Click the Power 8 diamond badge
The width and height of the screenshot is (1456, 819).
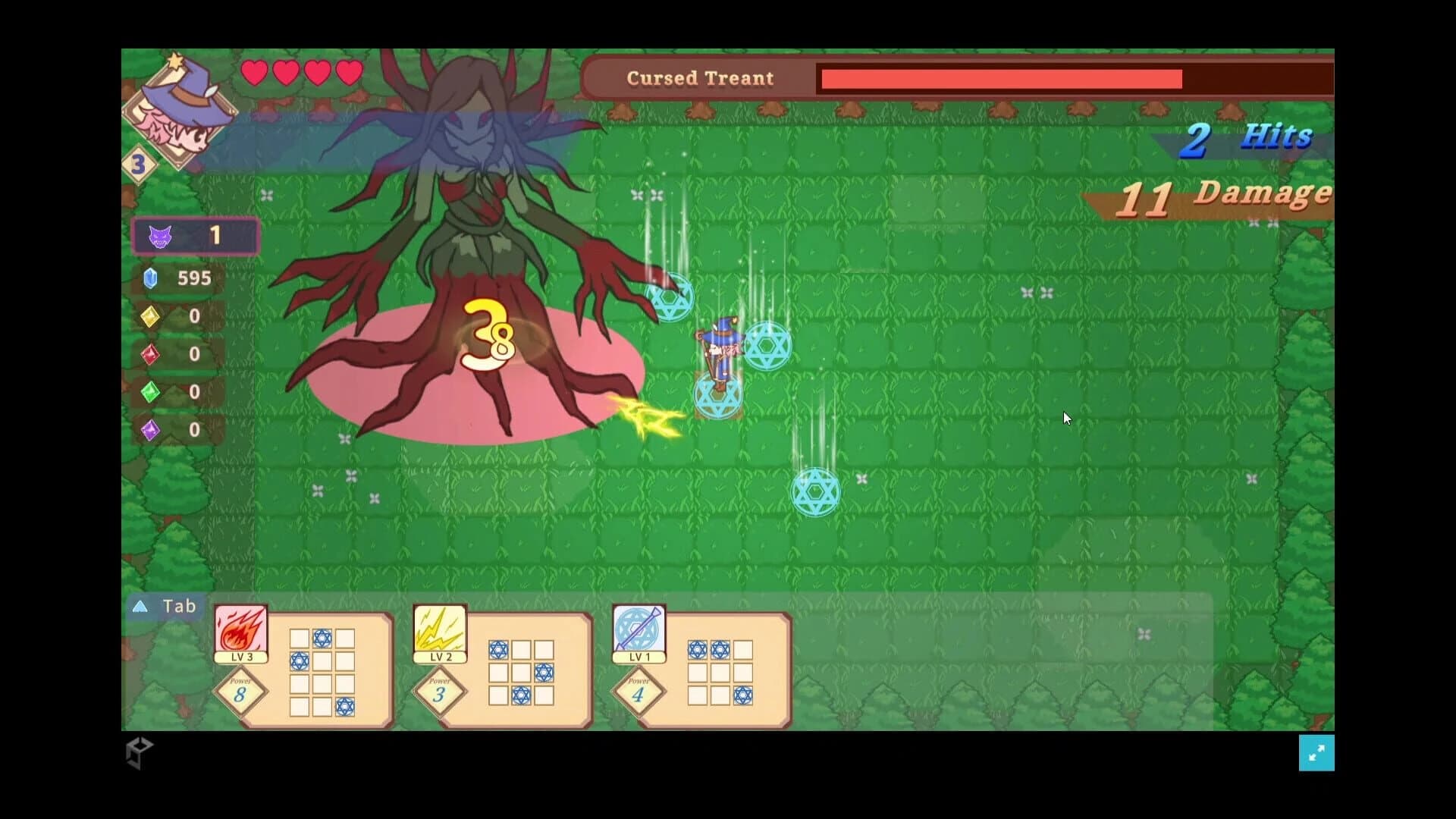point(241,692)
